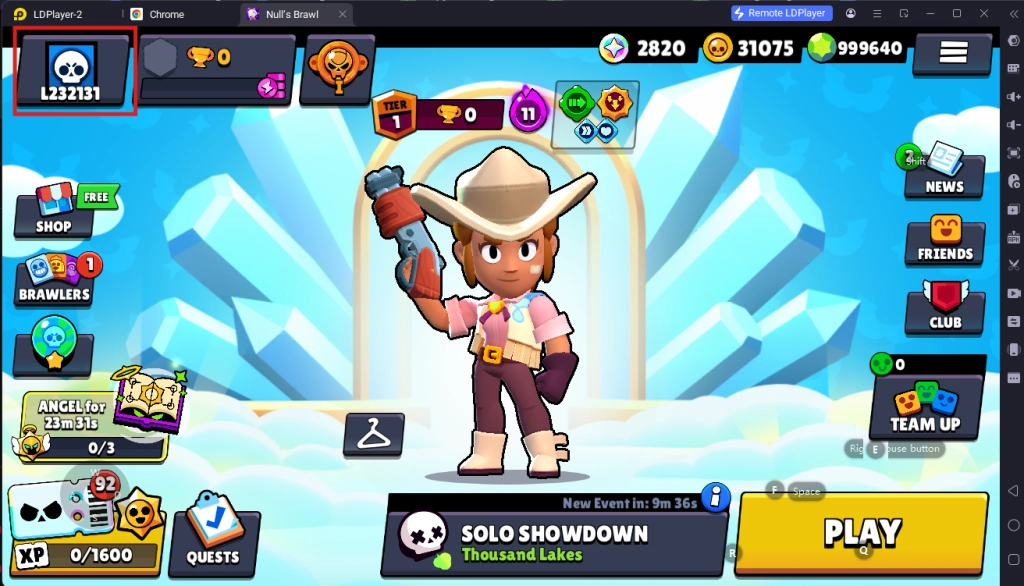Open the L232131 player profile
The width and height of the screenshot is (1024, 586).
pos(71,71)
